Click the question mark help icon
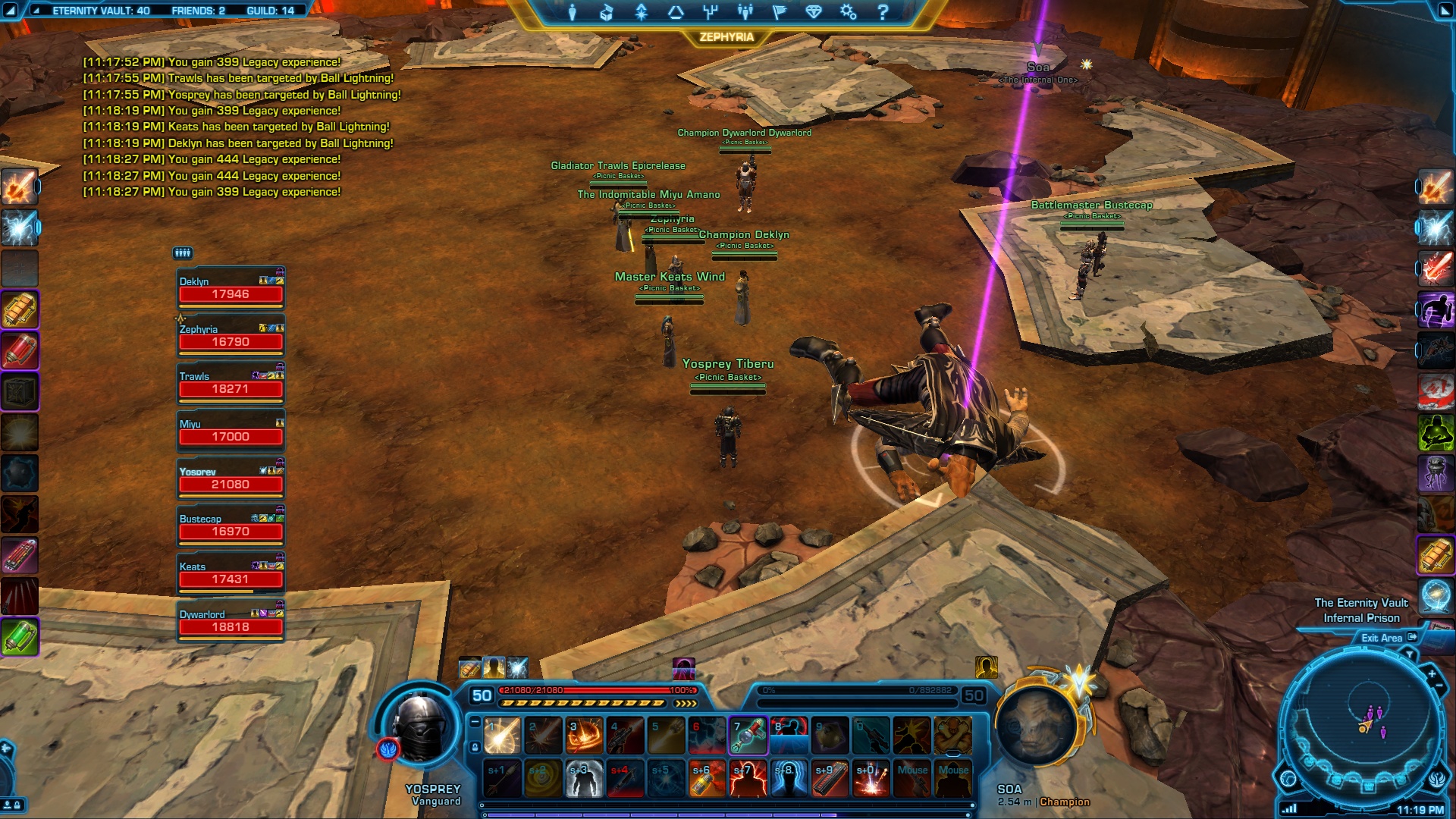 pyautogui.click(x=883, y=12)
